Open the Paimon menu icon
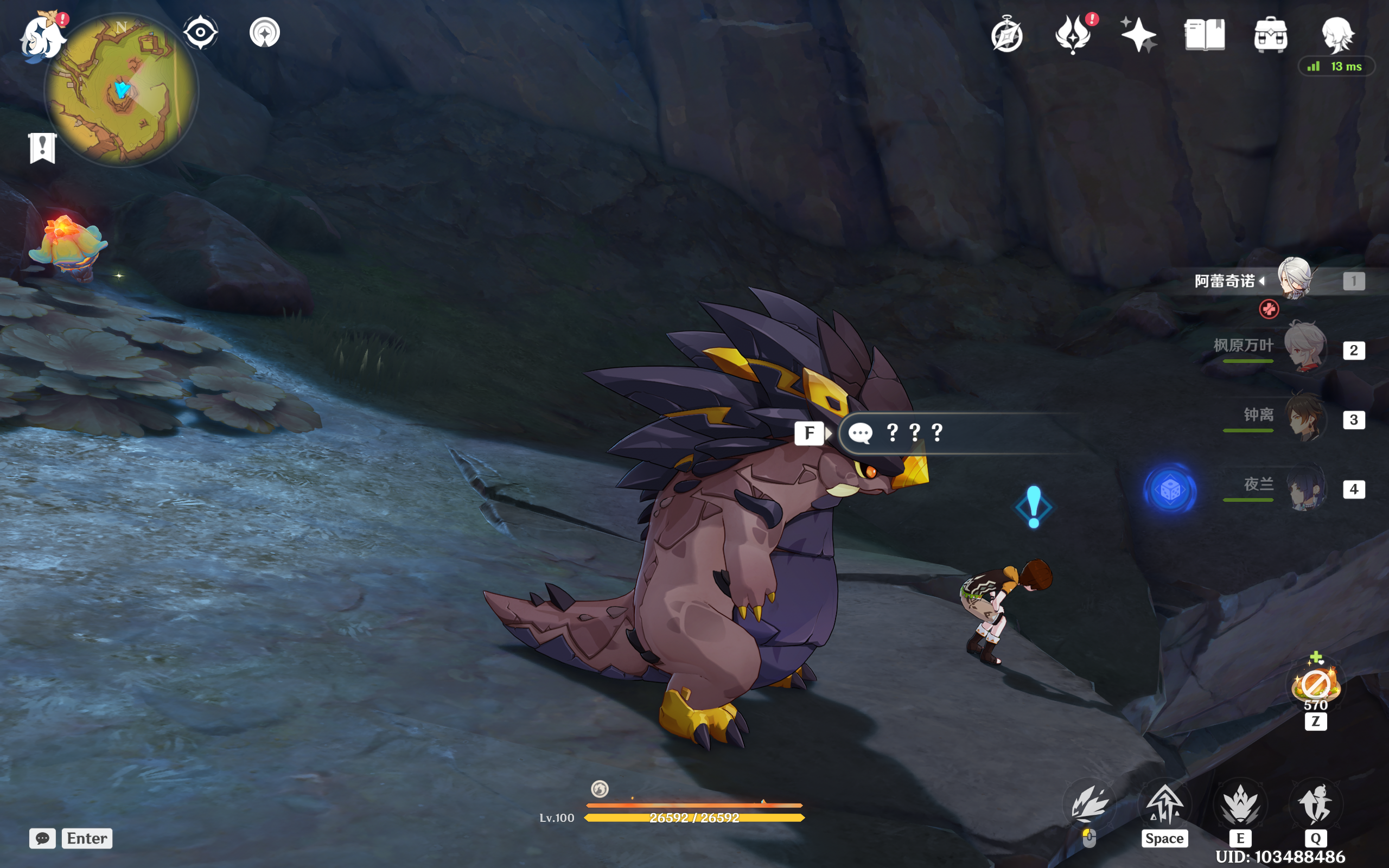This screenshot has height=868, width=1389. (x=42, y=36)
